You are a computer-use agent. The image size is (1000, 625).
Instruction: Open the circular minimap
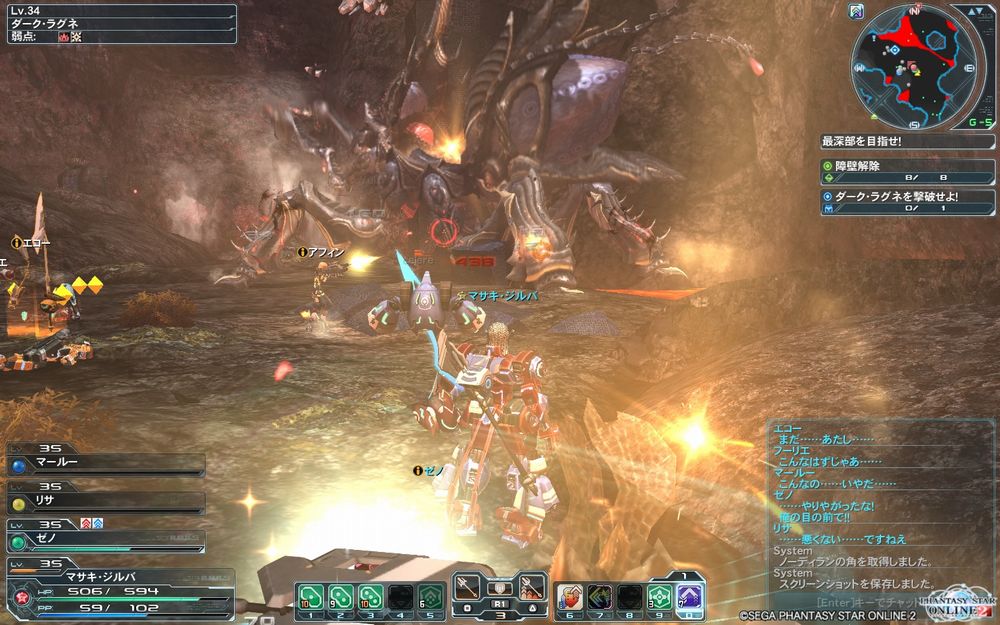click(x=912, y=68)
